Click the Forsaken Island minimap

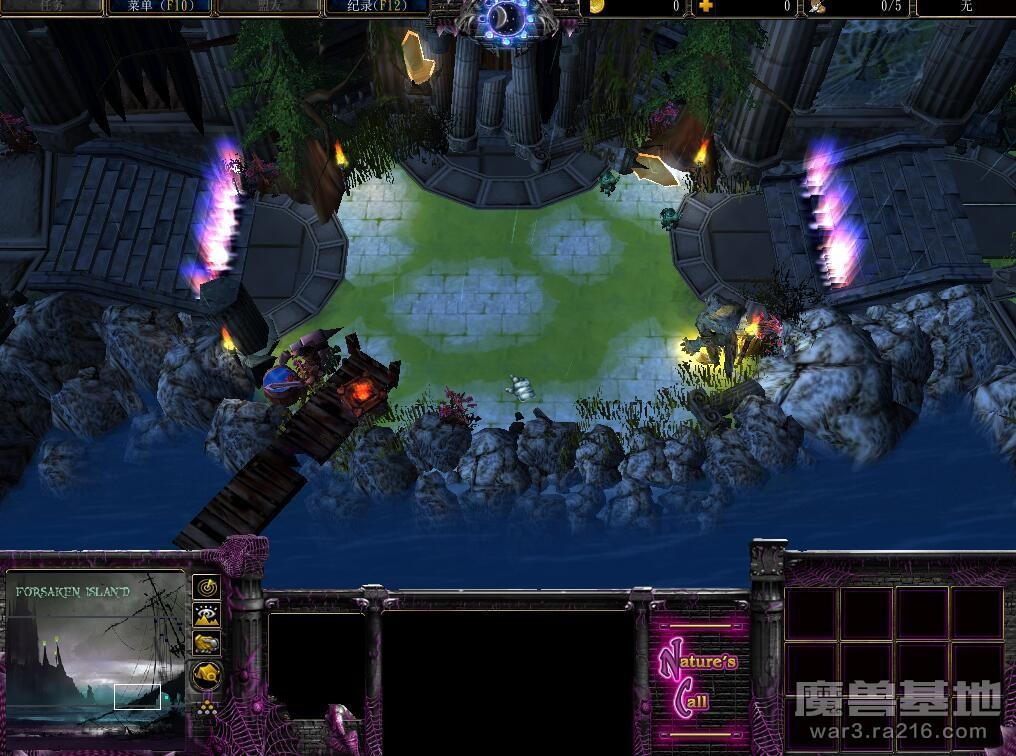pyautogui.click(x=95, y=652)
